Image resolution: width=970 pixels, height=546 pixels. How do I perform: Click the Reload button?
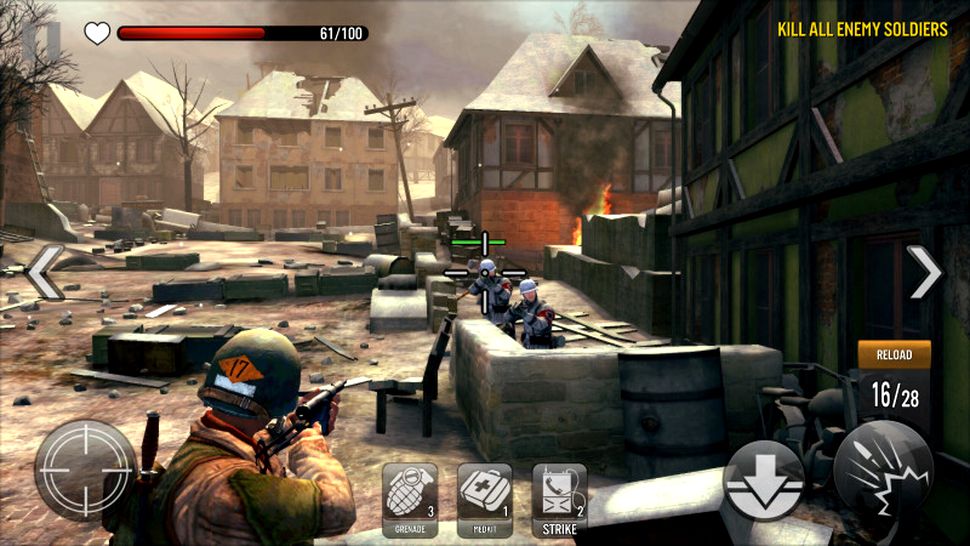pyautogui.click(x=894, y=356)
